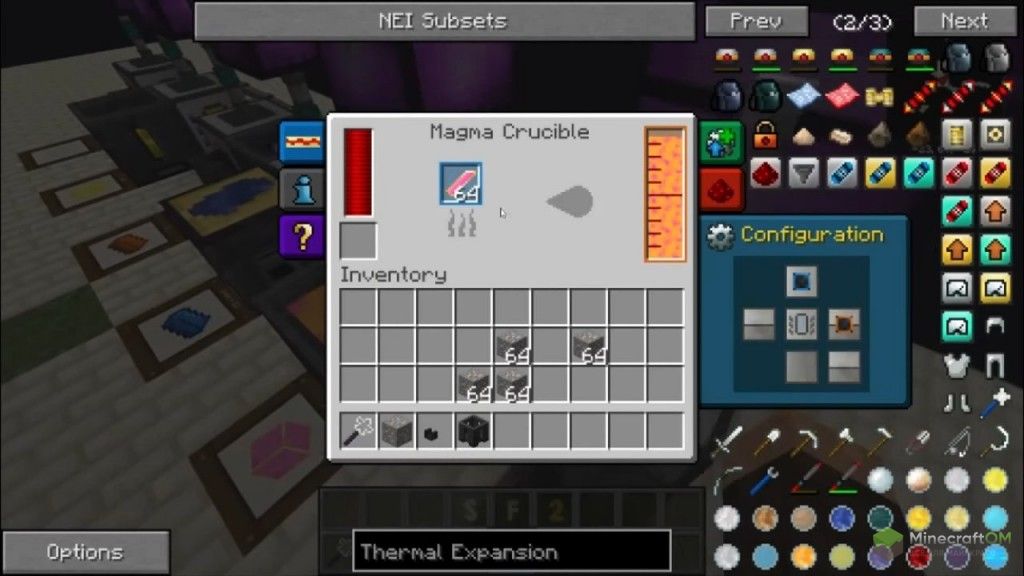Open the redstone control tab
Image resolution: width=1024 pixels, height=576 pixels.
point(722,187)
